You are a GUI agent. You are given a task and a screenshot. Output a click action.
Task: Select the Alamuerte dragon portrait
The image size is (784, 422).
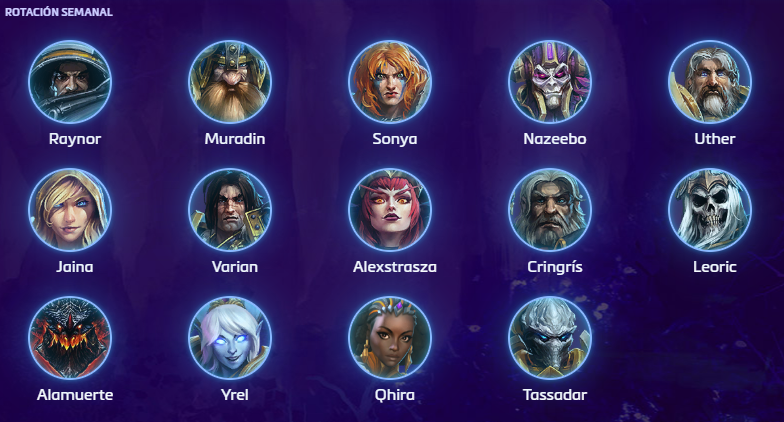[70, 337]
